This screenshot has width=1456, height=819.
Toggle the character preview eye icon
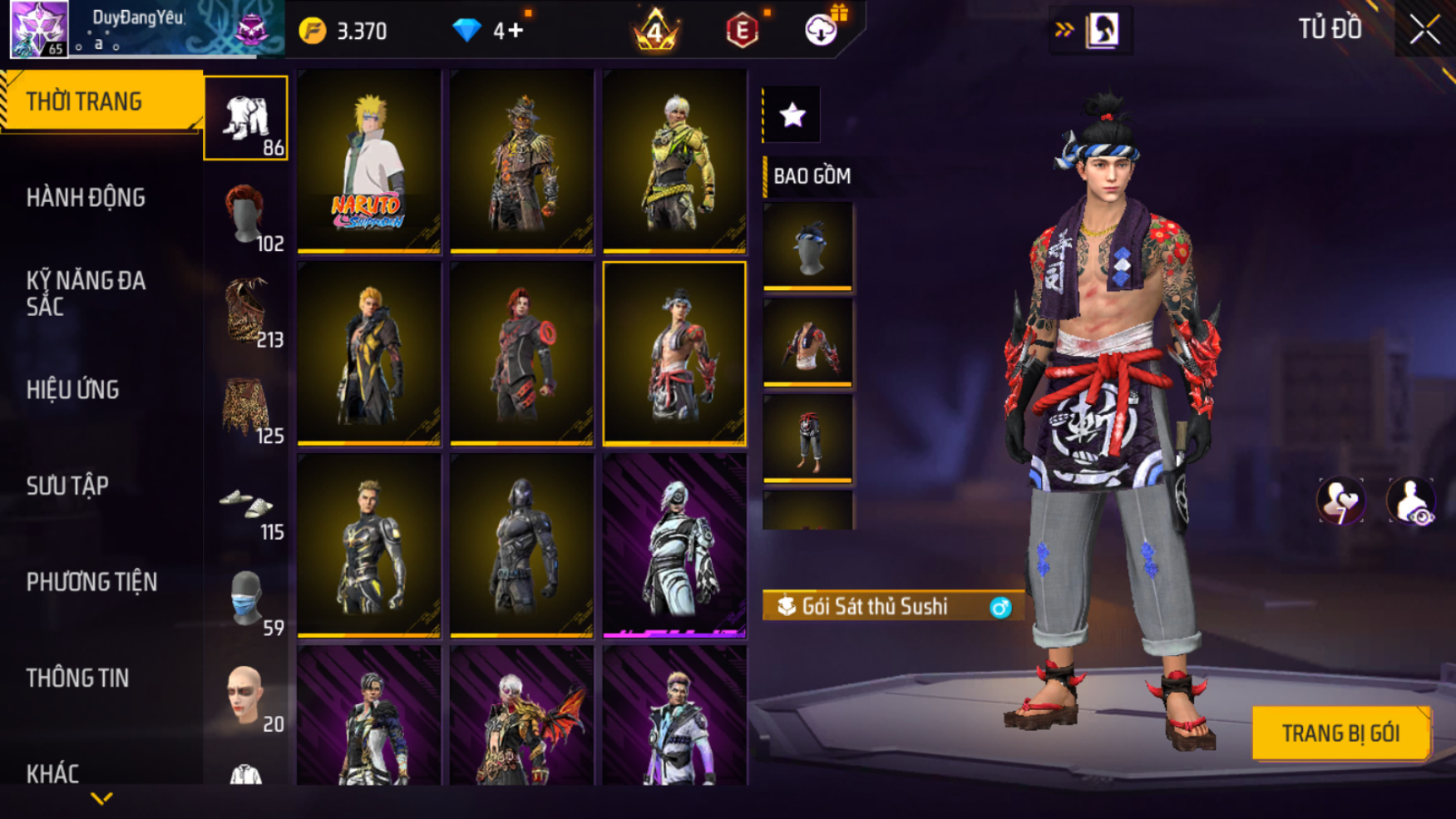1410,501
